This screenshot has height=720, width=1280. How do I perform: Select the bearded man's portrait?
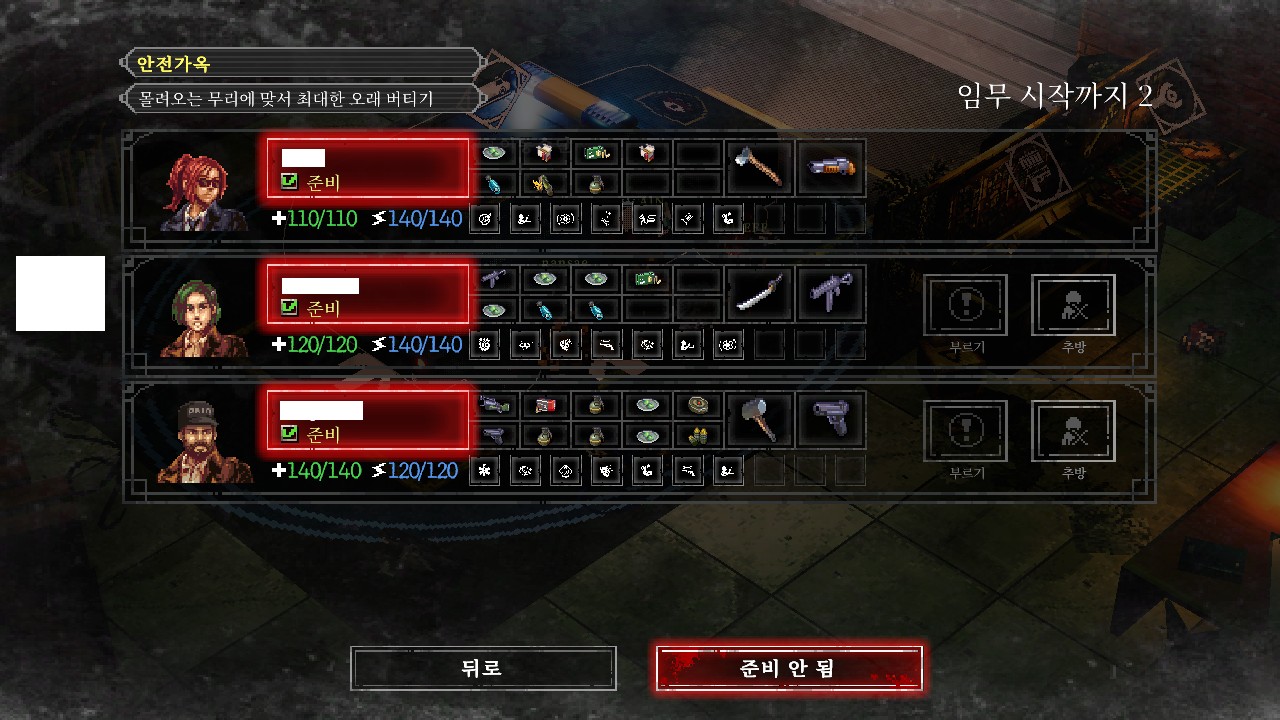coord(196,443)
